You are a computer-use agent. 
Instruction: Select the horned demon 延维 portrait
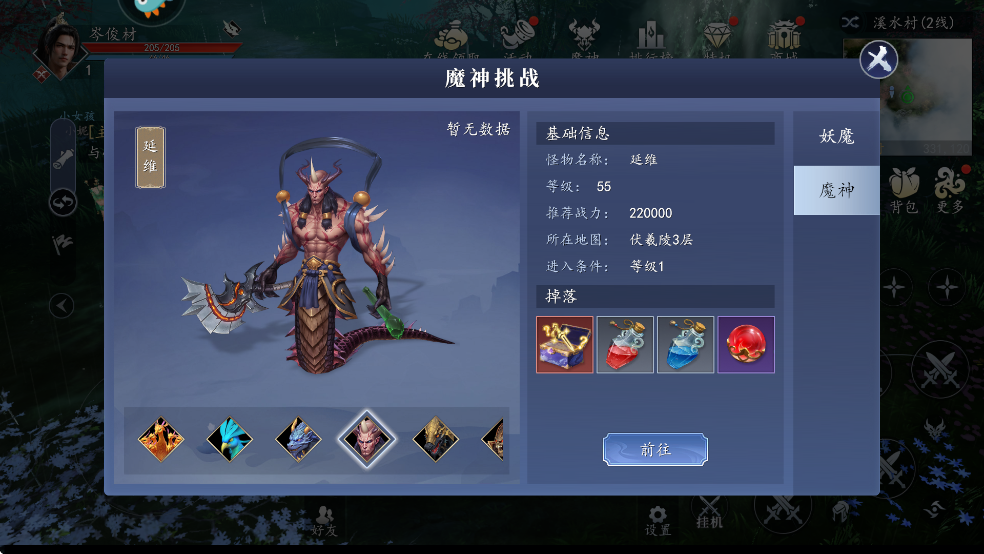point(367,439)
